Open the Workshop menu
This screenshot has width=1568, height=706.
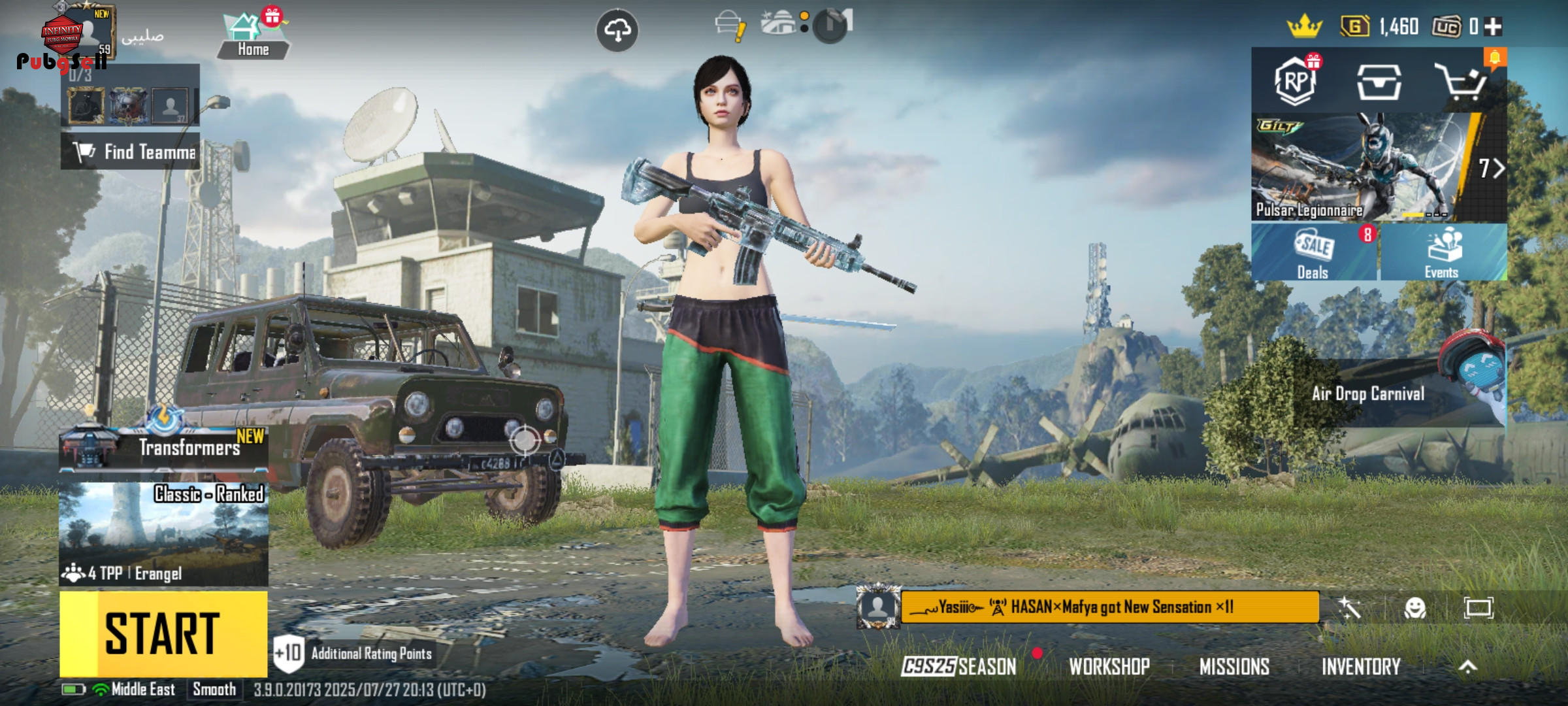1109,667
